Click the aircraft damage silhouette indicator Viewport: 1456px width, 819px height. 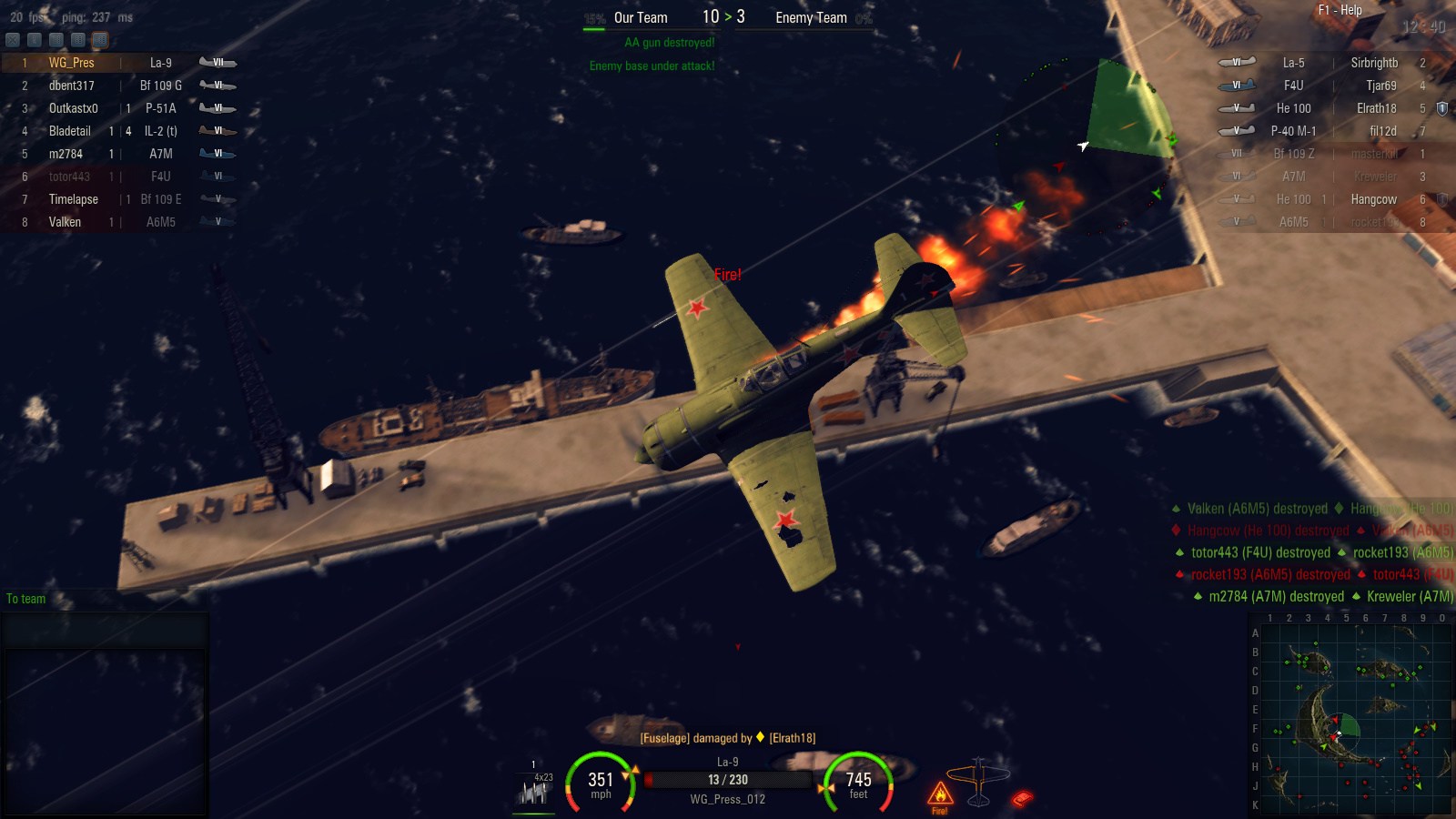point(978,781)
